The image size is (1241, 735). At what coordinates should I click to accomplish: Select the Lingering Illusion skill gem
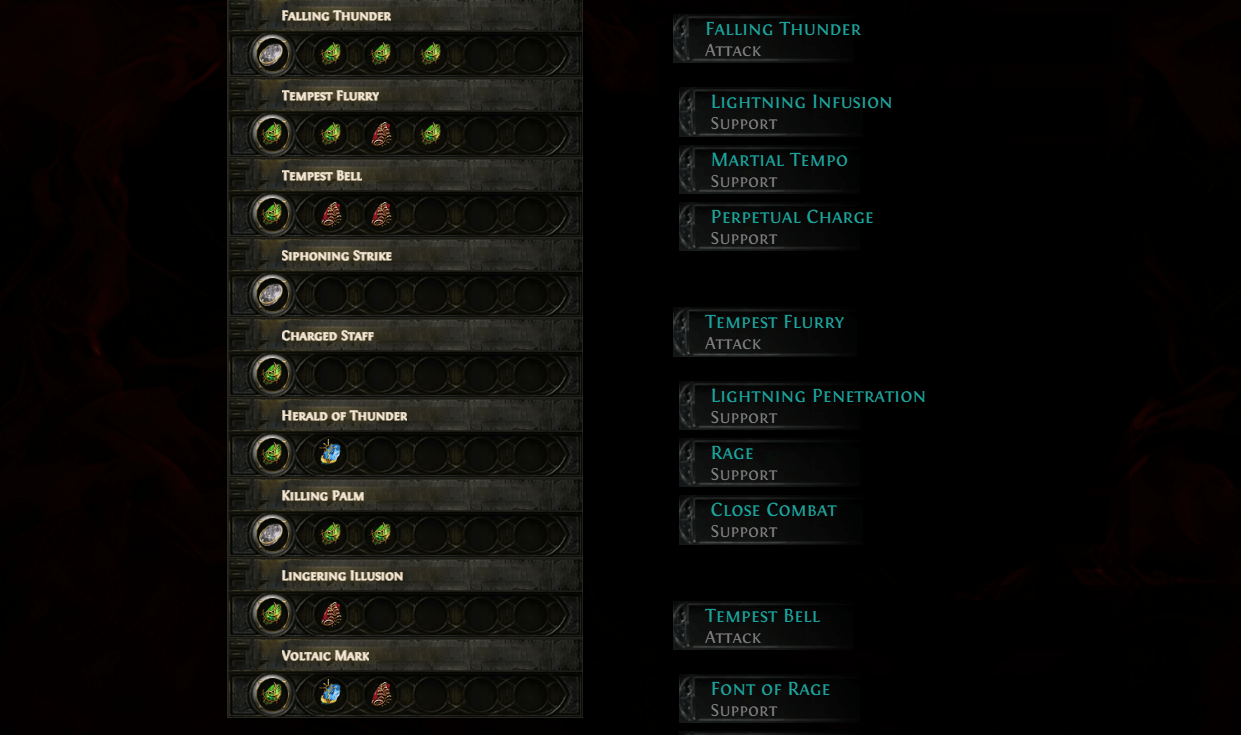click(271, 614)
